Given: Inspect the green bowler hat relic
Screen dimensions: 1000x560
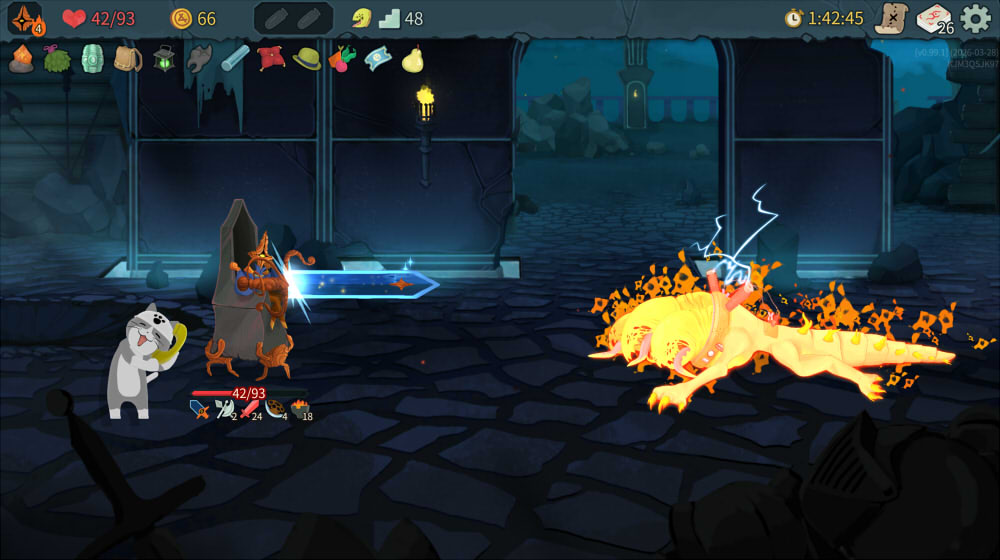Looking at the screenshot, I should point(307,59).
